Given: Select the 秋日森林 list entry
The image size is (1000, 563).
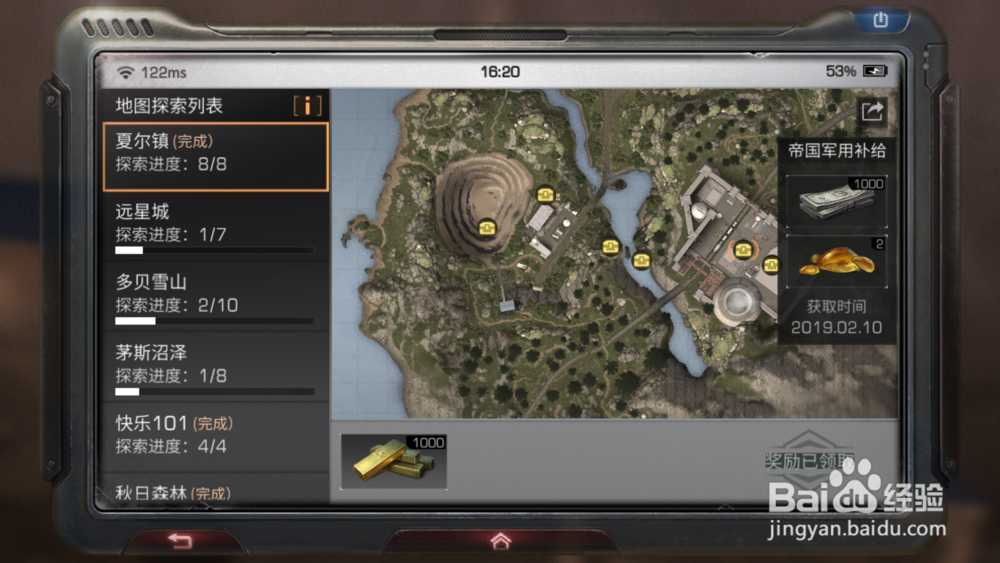Looking at the screenshot, I should (x=215, y=491).
